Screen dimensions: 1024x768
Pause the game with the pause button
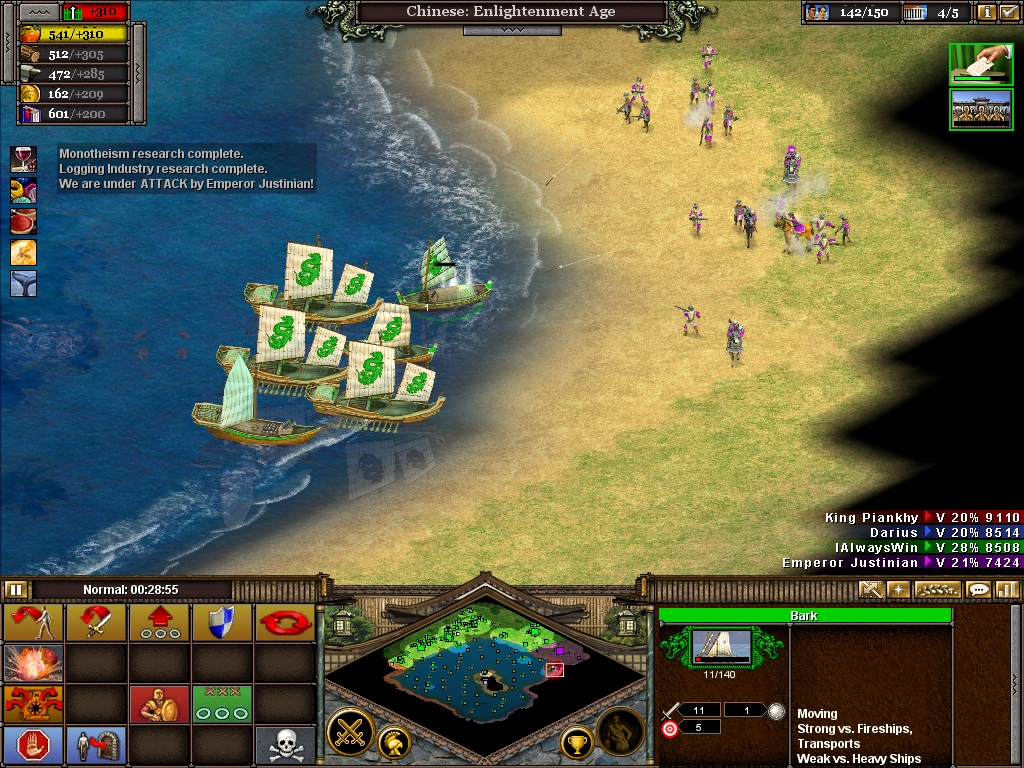[x=16, y=590]
